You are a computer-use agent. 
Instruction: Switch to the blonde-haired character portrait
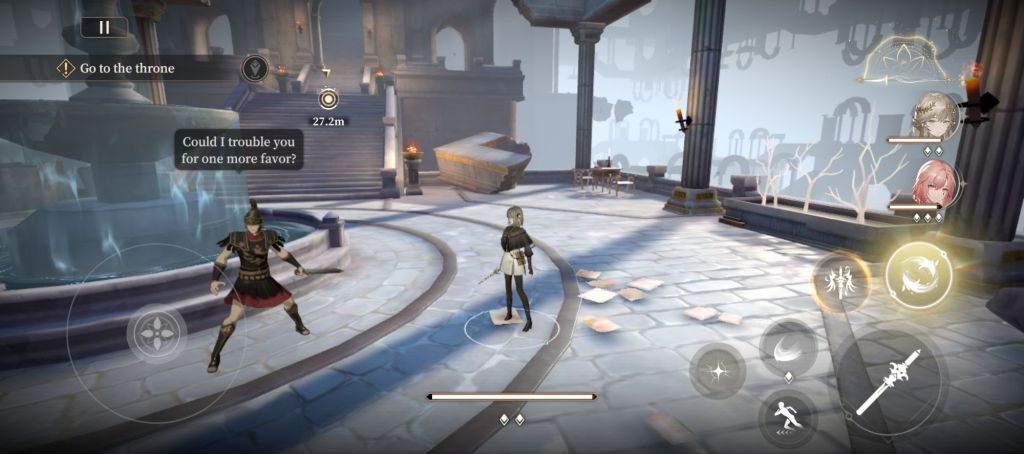tap(936, 115)
